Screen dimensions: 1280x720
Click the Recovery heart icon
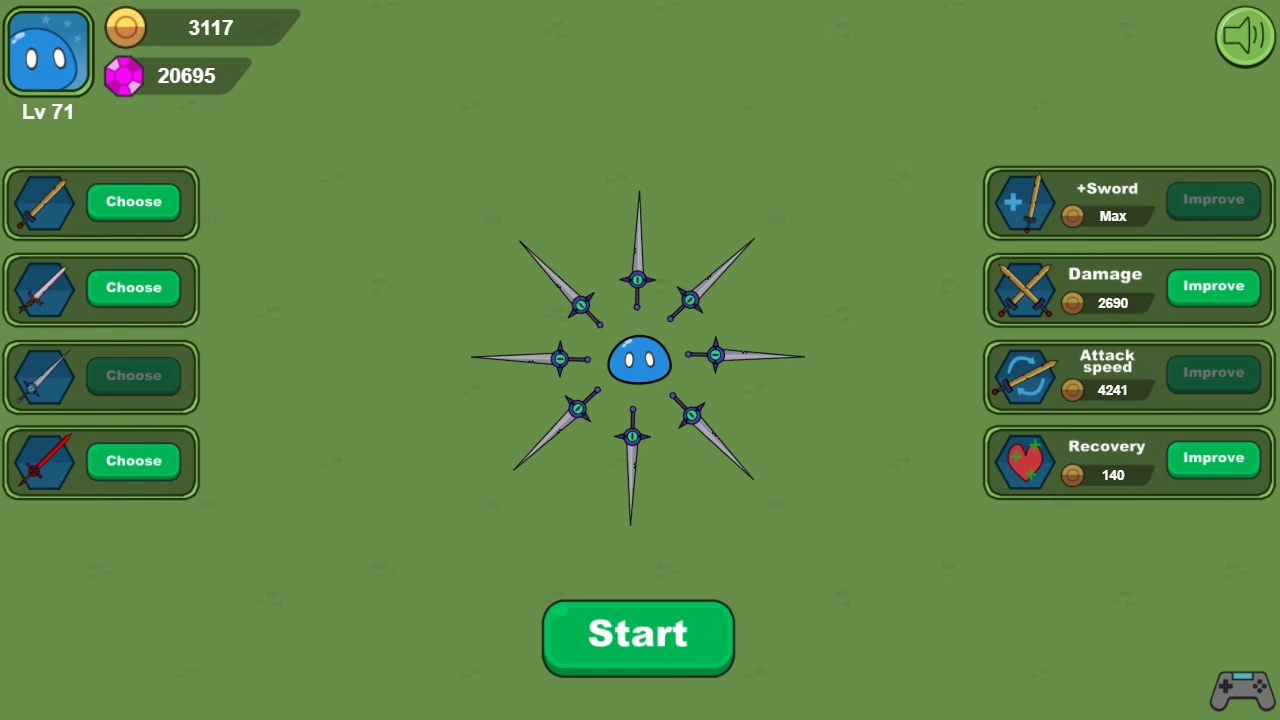[x=1024, y=461]
